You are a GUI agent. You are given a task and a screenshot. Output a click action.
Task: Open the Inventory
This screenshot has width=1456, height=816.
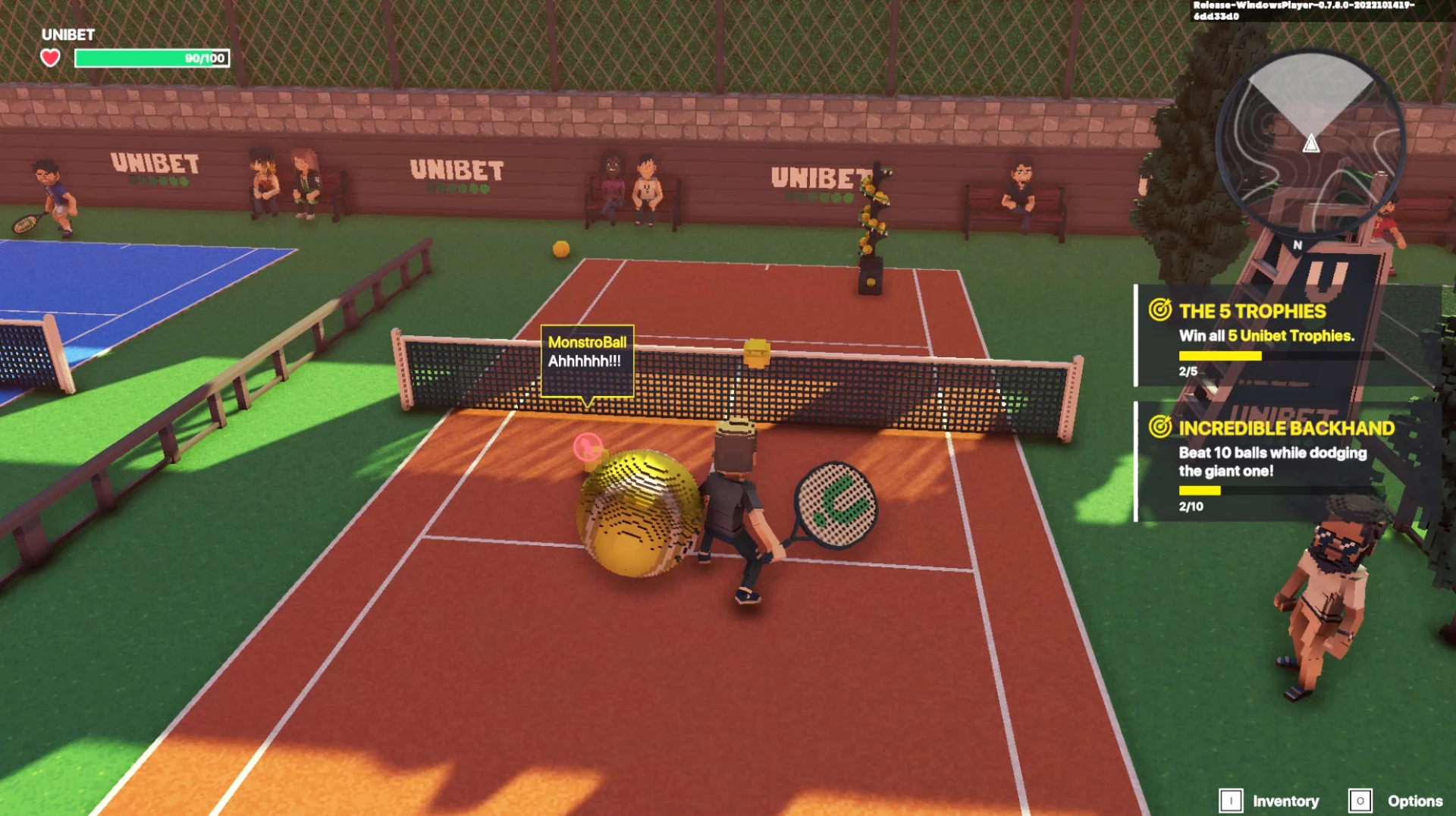pyautogui.click(x=1270, y=801)
